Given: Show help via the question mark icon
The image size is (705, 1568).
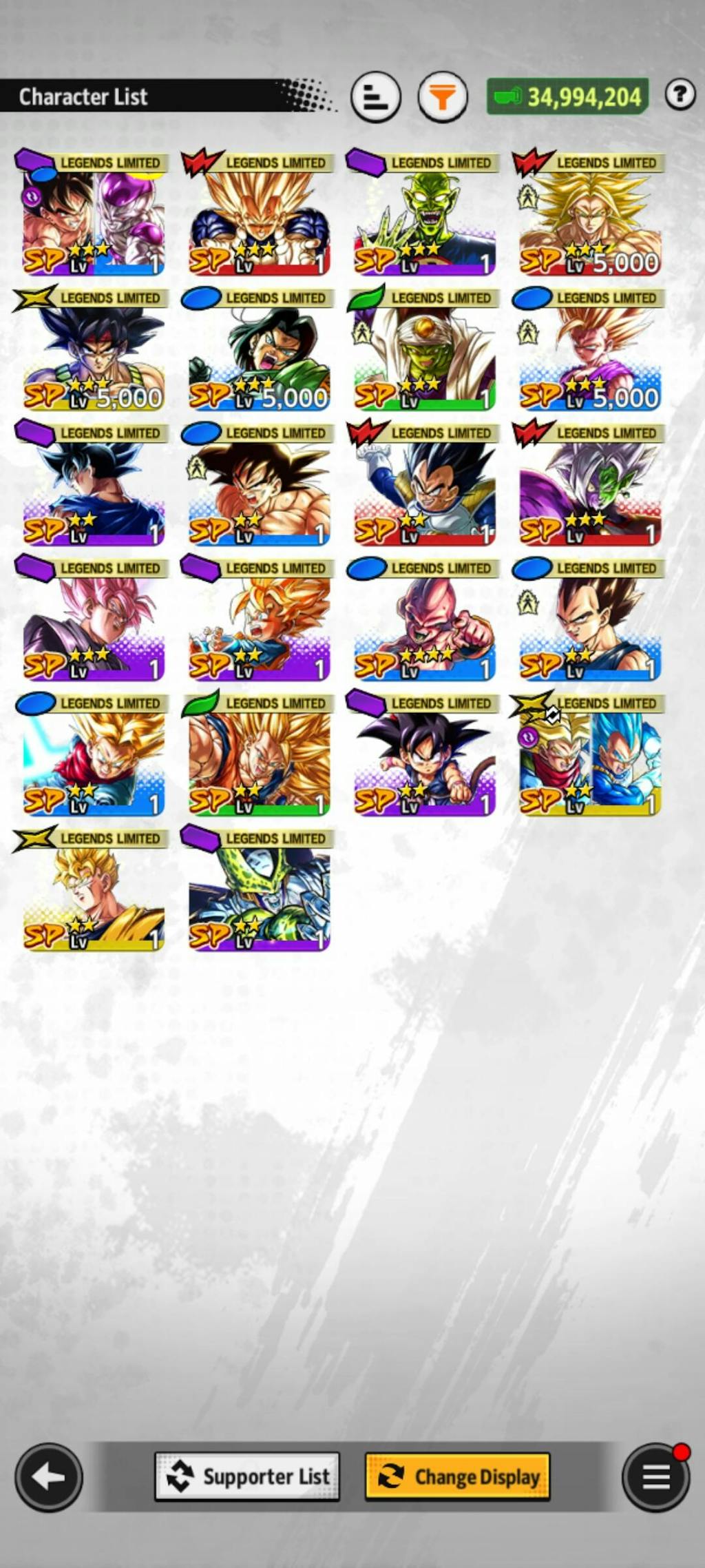Looking at the screenshot, I should [680, 94].
